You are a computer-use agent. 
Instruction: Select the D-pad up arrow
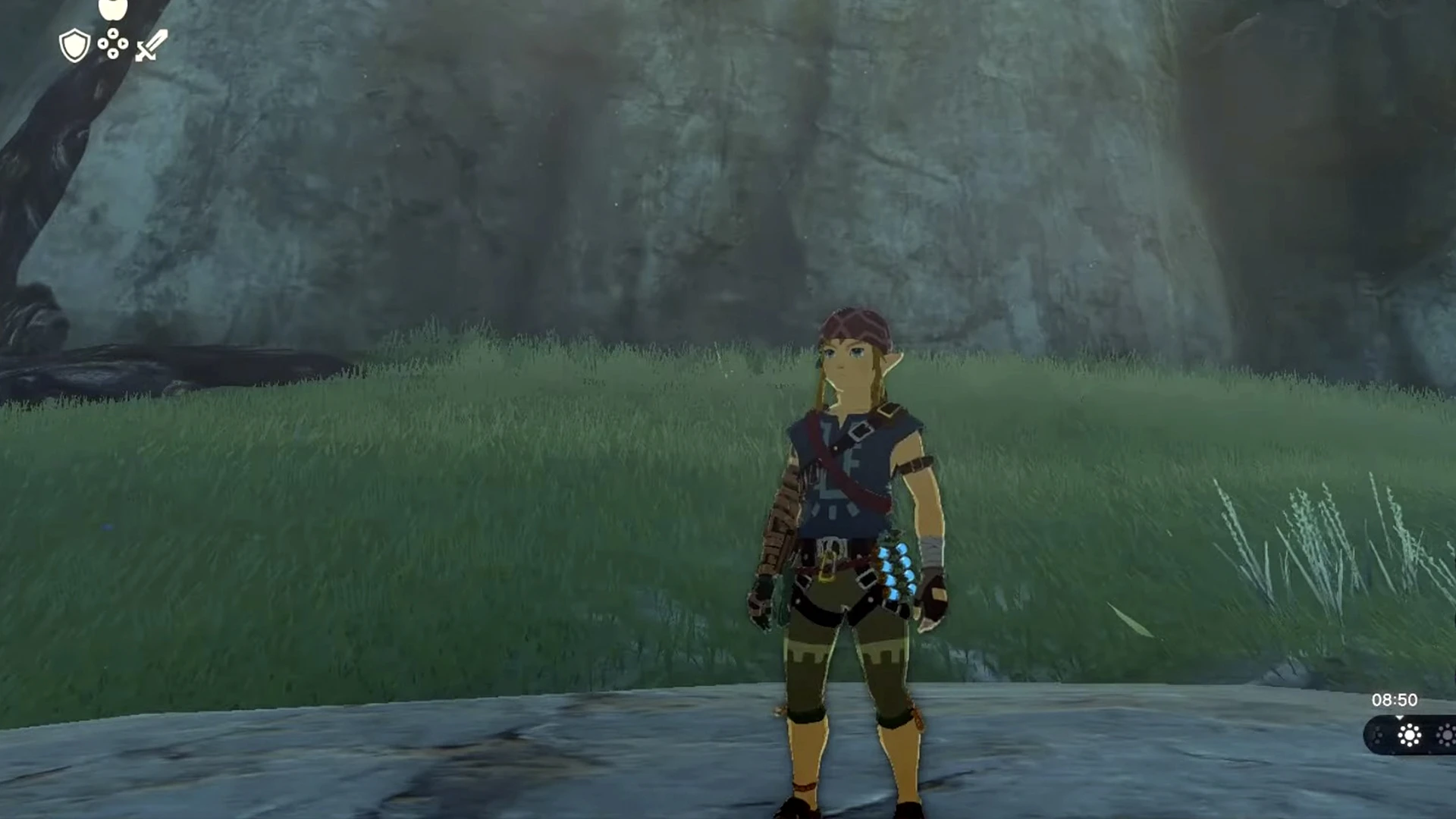pyautogui.click(x=113, y=33)
